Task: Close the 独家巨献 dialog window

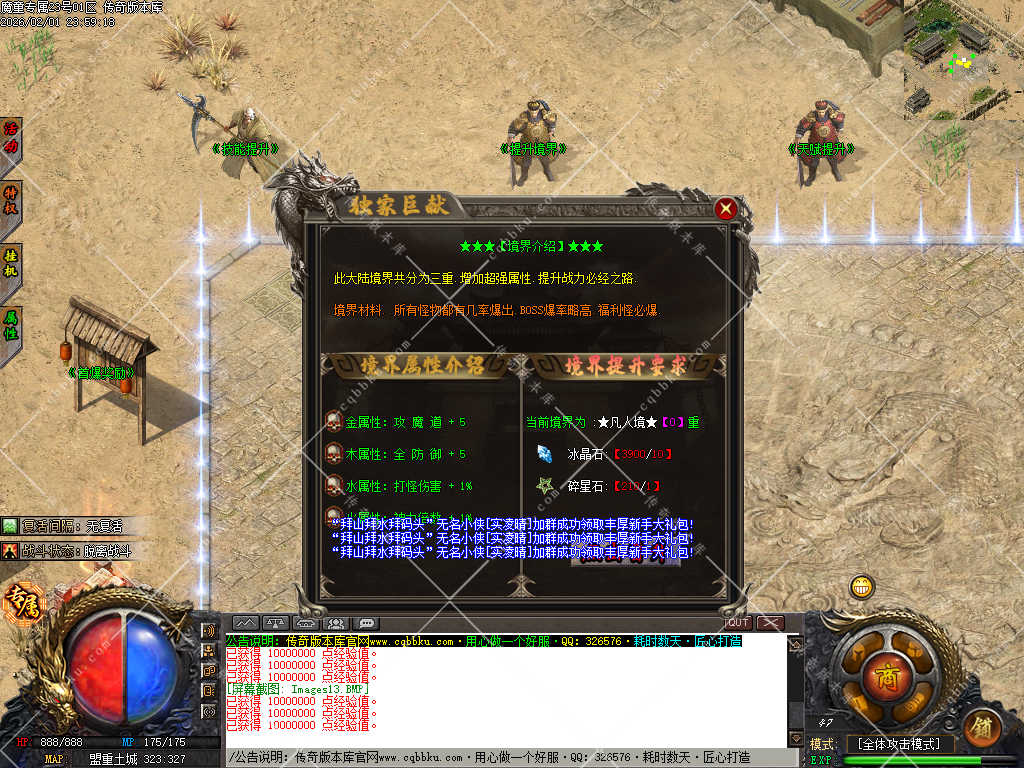Action: (x=727, y=209)
